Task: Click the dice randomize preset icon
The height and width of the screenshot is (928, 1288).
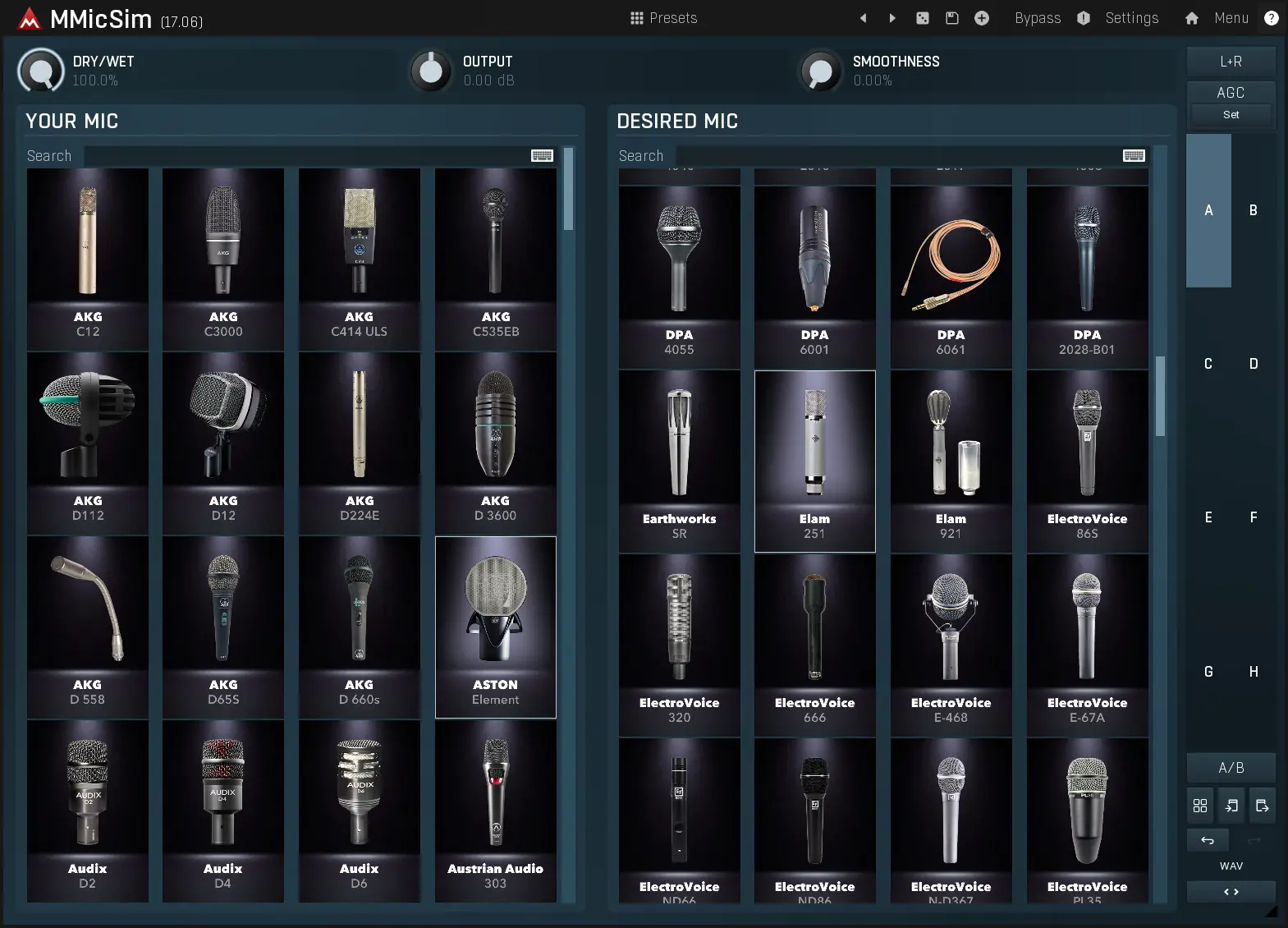Action: (x=923, y=17)
